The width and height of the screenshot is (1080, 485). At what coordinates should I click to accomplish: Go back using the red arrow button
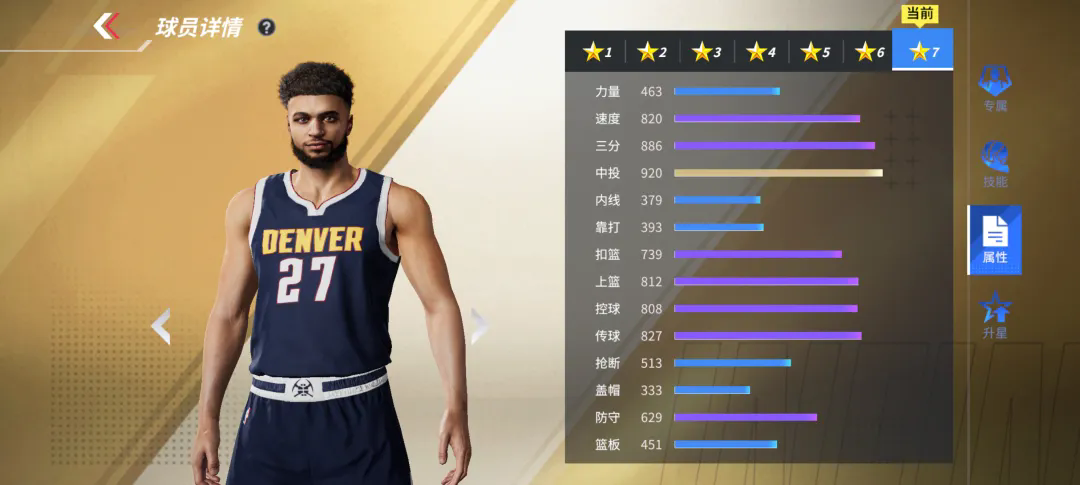[x=107, y=26]
